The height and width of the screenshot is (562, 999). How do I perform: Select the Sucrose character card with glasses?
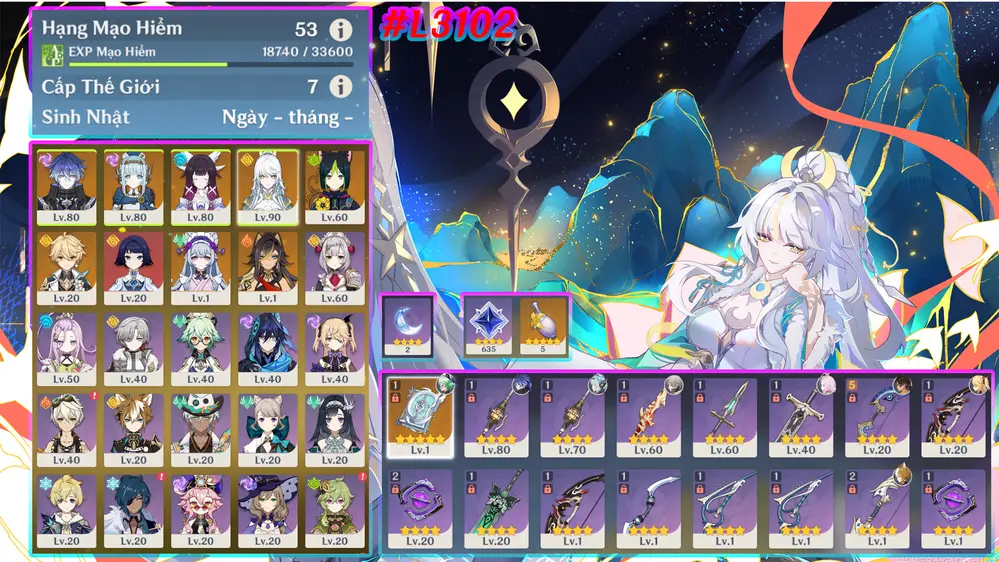[201, 348]
